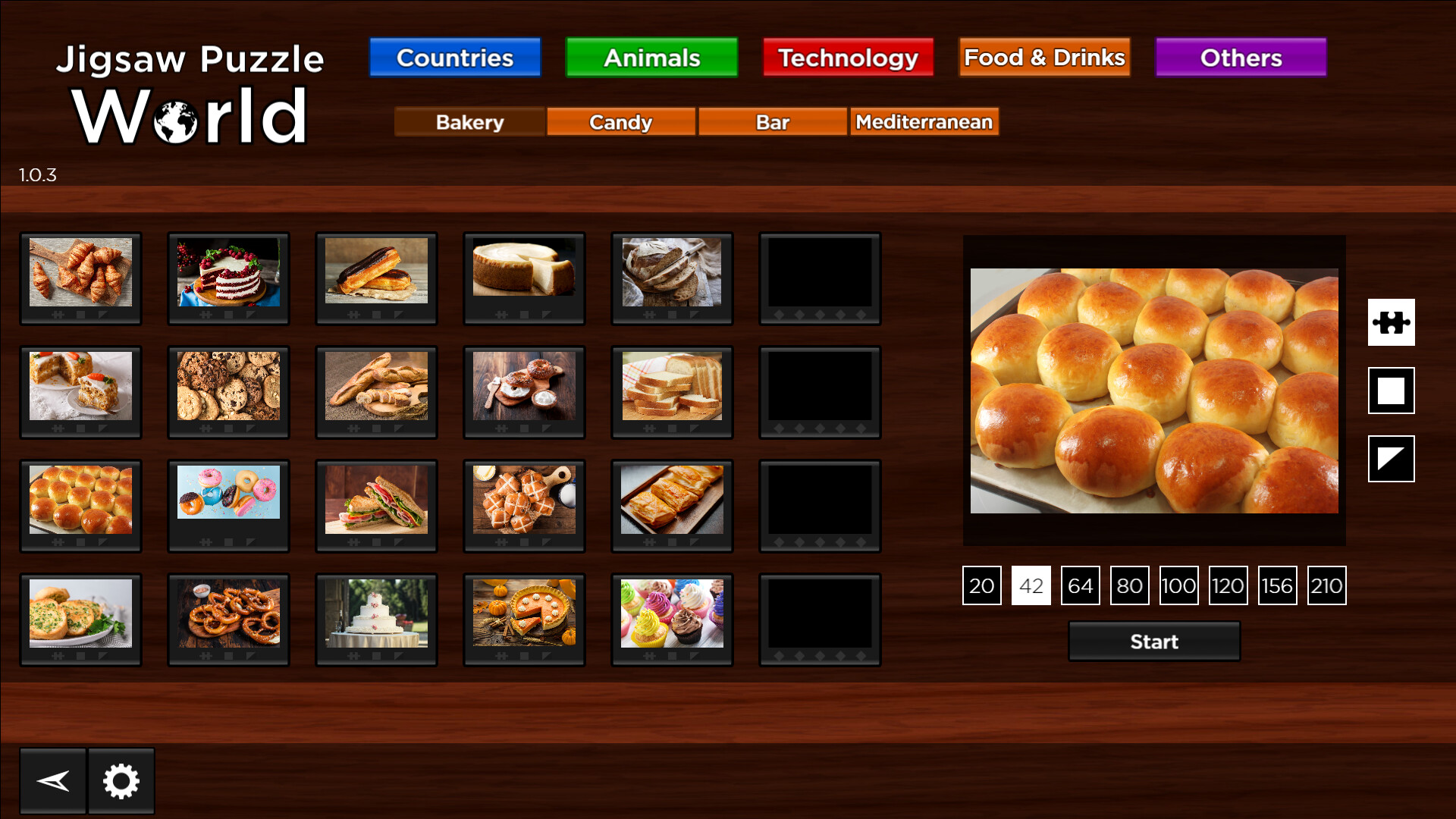Switch to the Animals category
The height and width of the screenshot is (819, 1456).
(651, 57)
